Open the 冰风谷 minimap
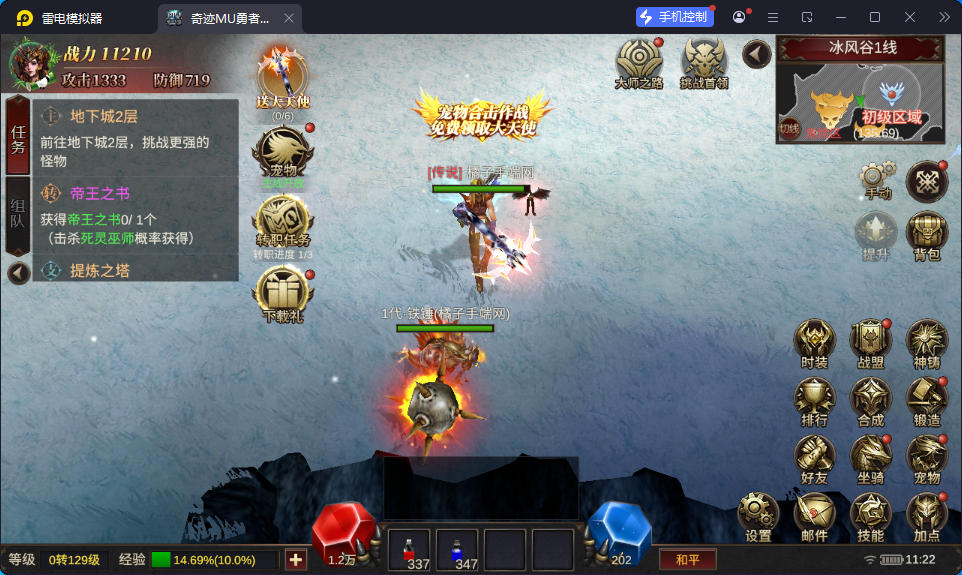This screenshot has width=962, height=575. 860,102
